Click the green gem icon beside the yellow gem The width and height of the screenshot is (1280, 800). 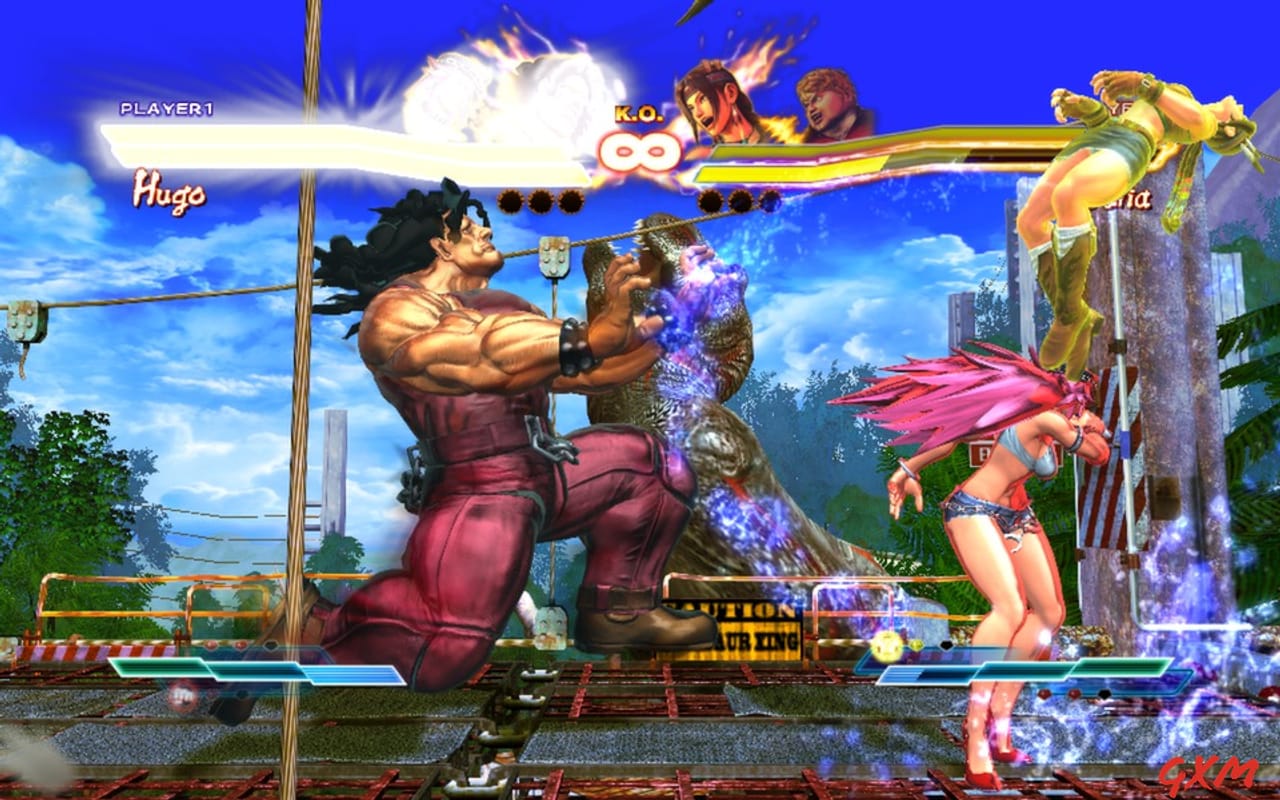(x=915, y=646)
